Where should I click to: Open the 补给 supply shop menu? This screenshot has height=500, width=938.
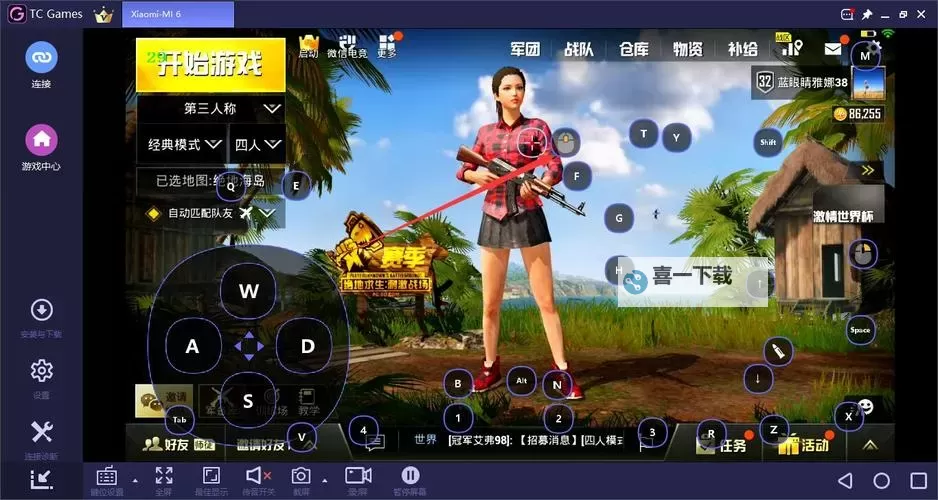742,49
